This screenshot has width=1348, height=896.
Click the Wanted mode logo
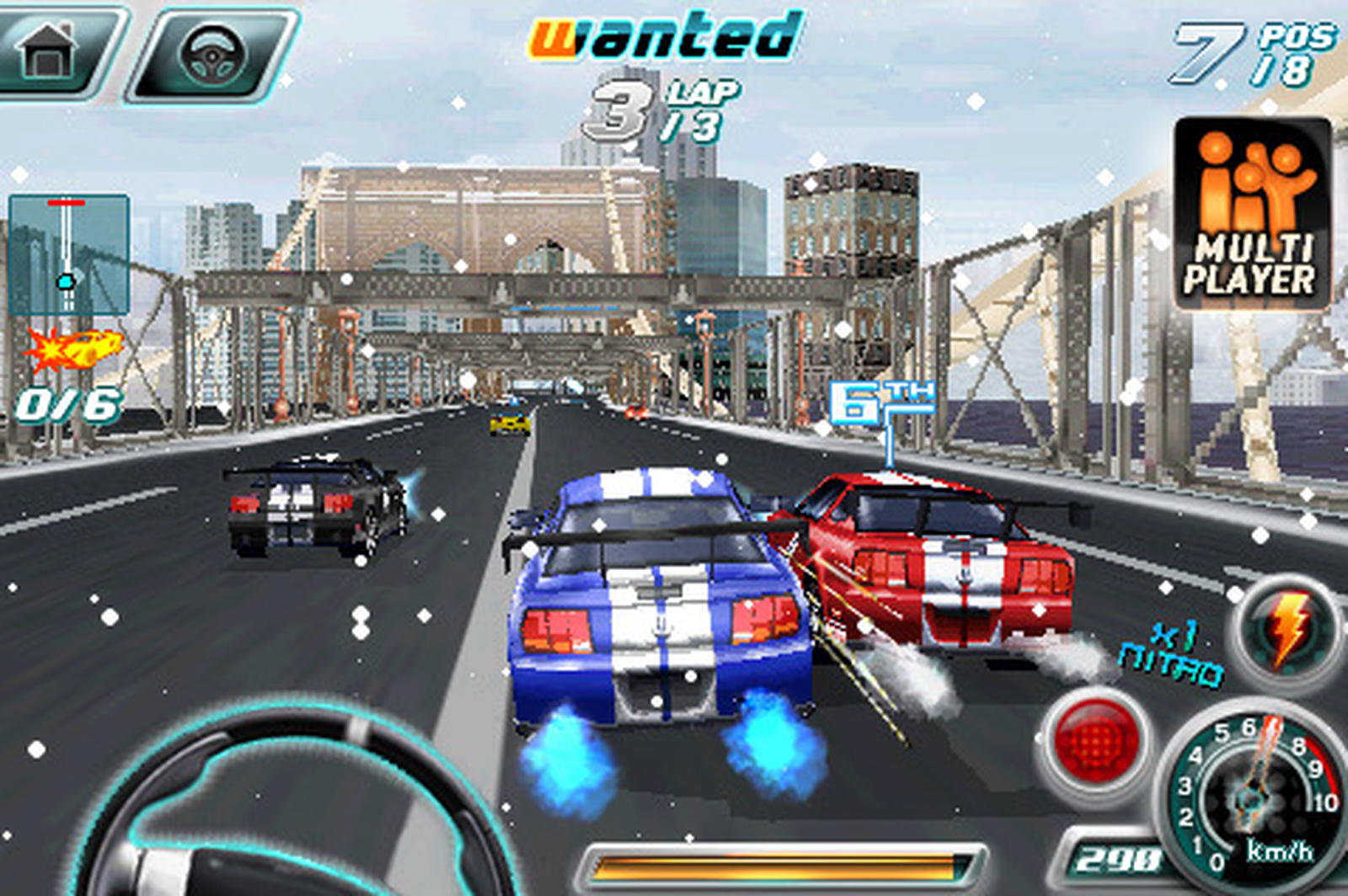click(665, 35)
